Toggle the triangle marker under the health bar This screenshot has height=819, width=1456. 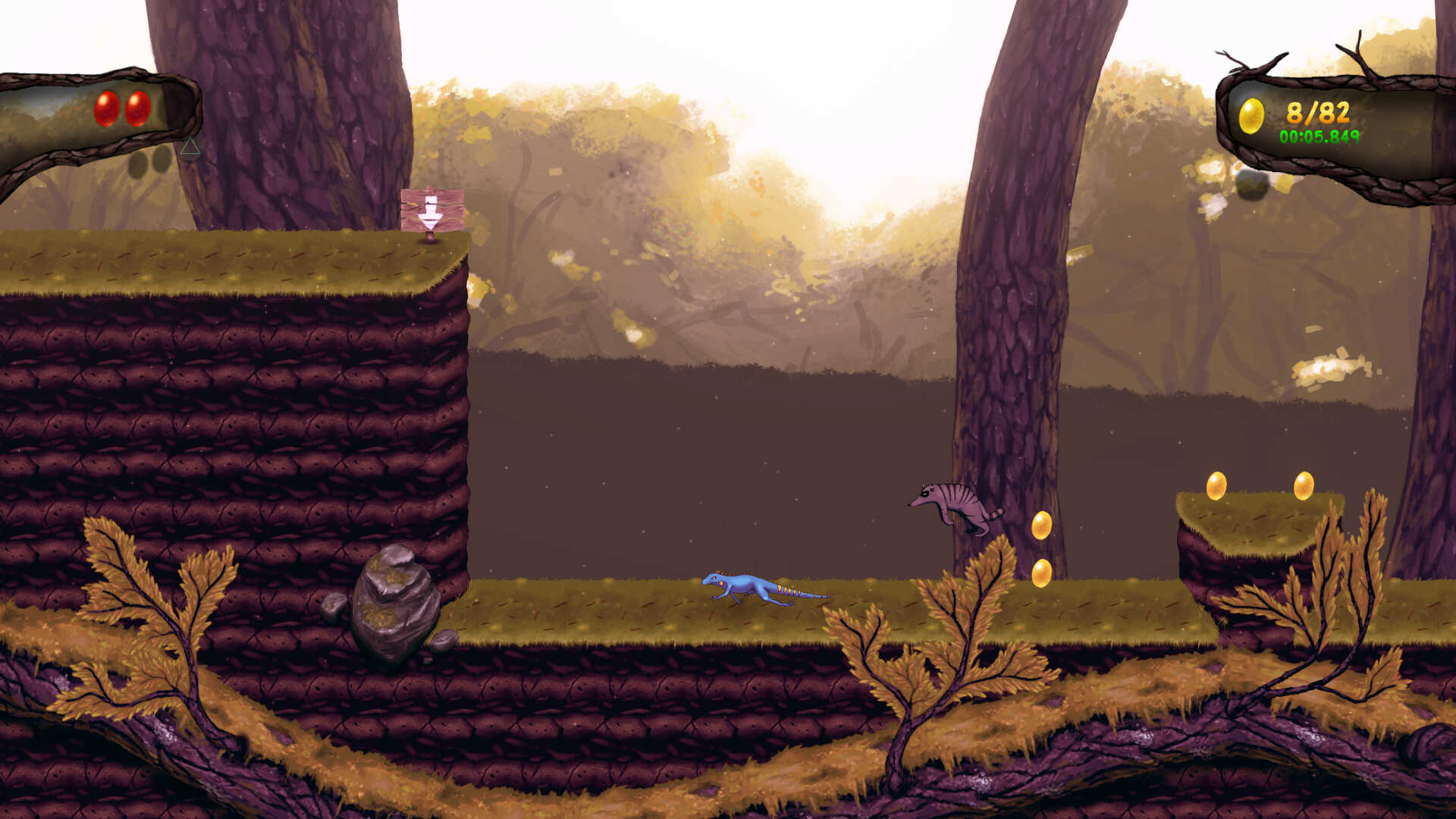point(190,147)
